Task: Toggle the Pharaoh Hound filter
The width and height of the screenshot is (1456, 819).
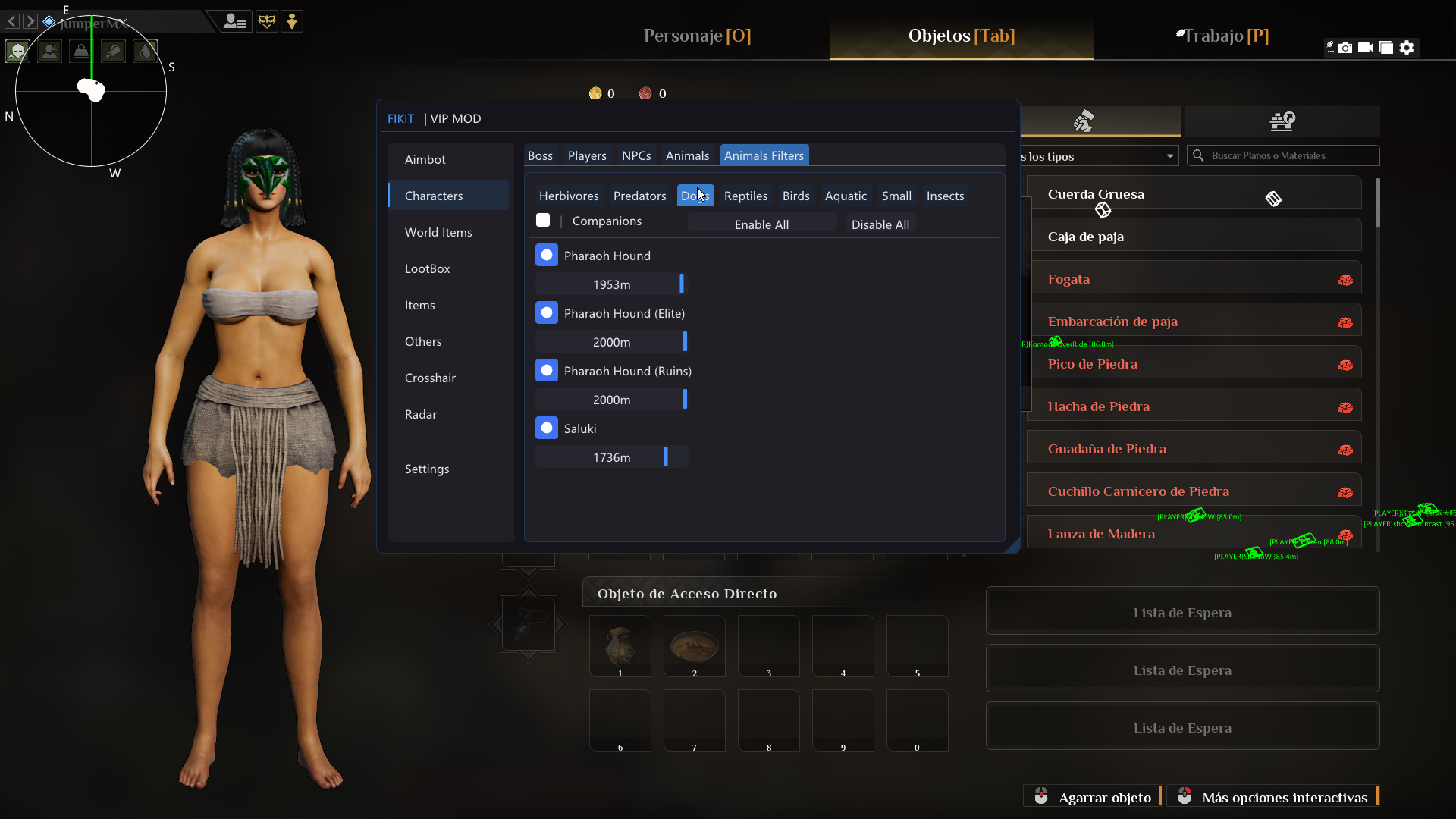Action: pos(547,255)
